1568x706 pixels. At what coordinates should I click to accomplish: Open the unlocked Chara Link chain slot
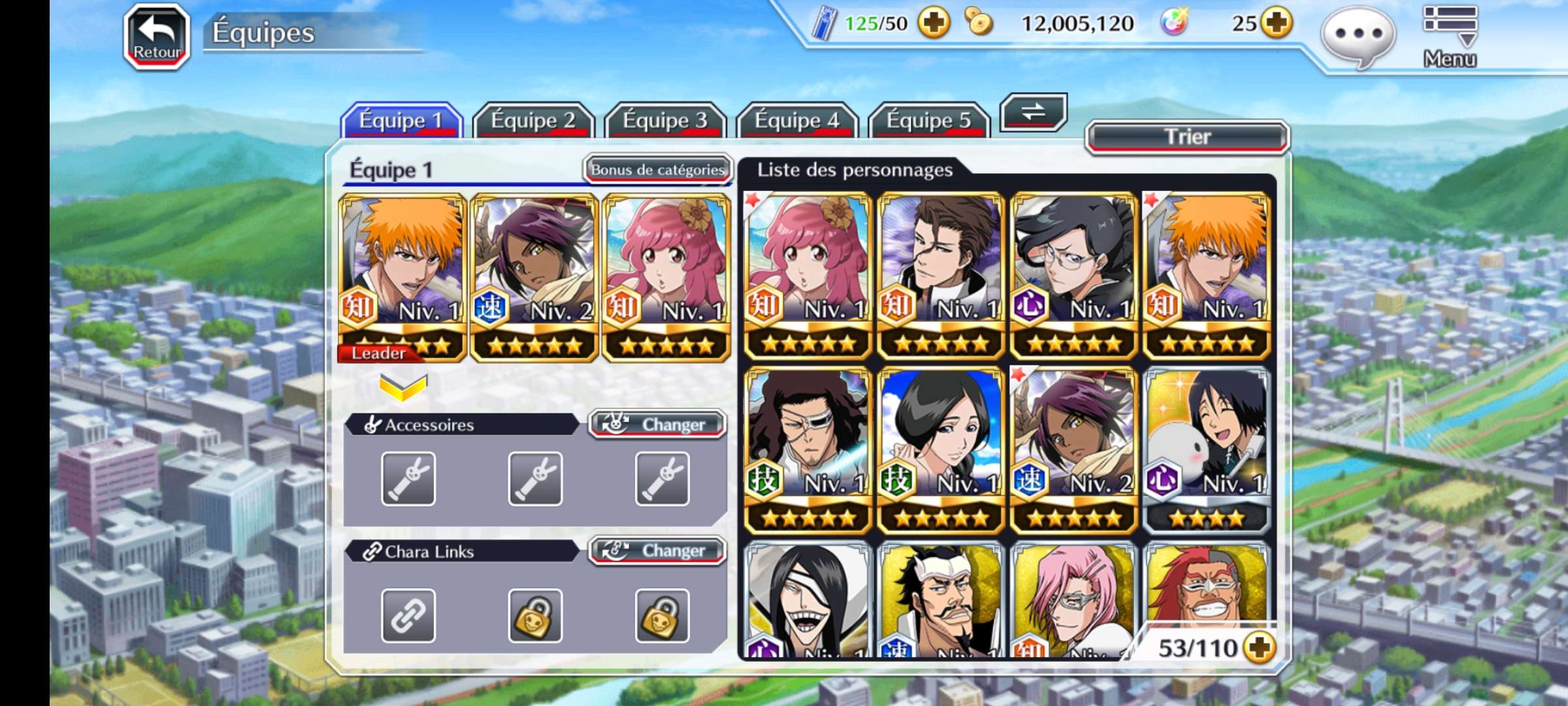pyautogui.click(x=408, y=615)
